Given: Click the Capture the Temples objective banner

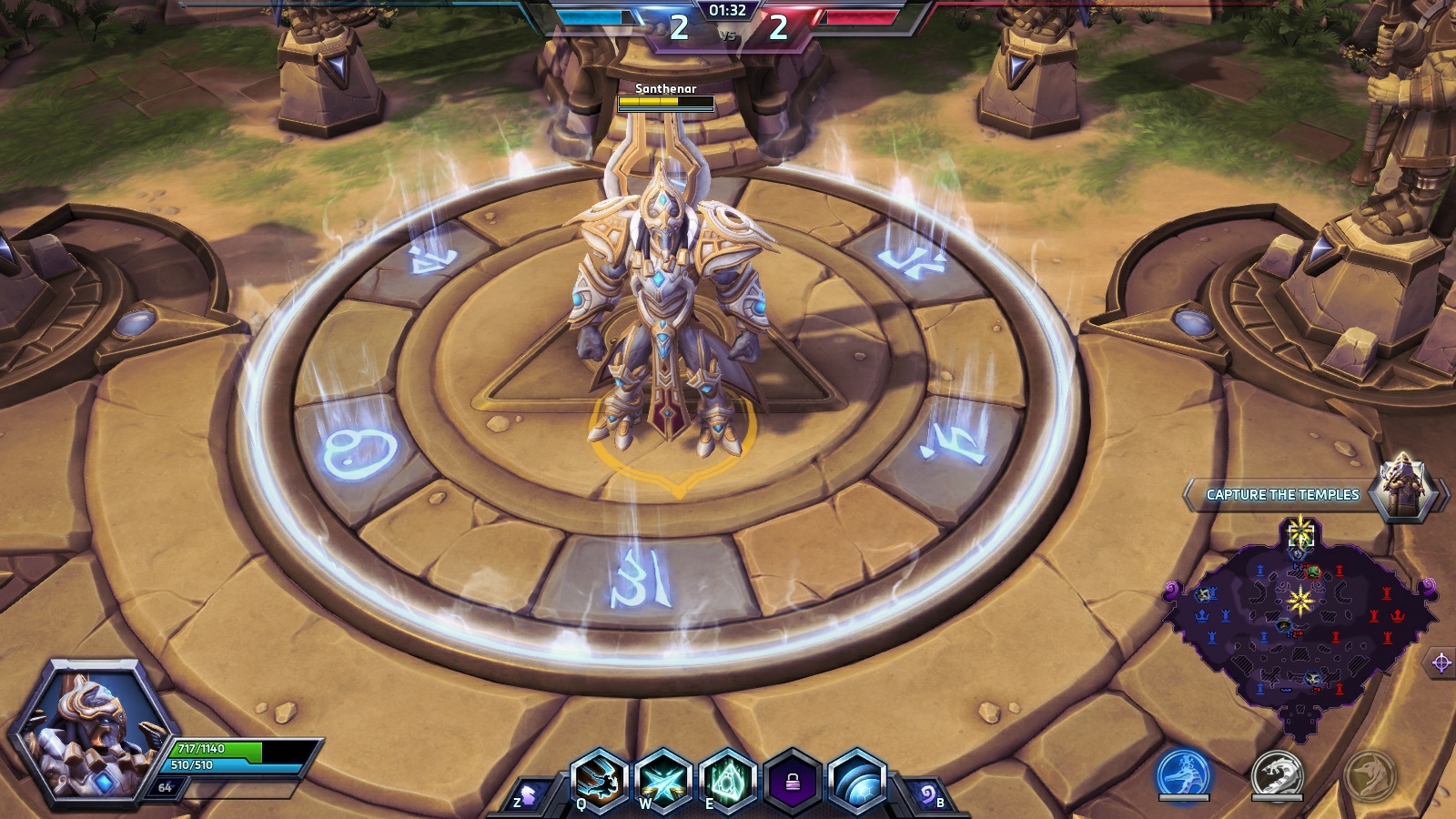Looking at the screenshot, I should tap(1282, 494).
